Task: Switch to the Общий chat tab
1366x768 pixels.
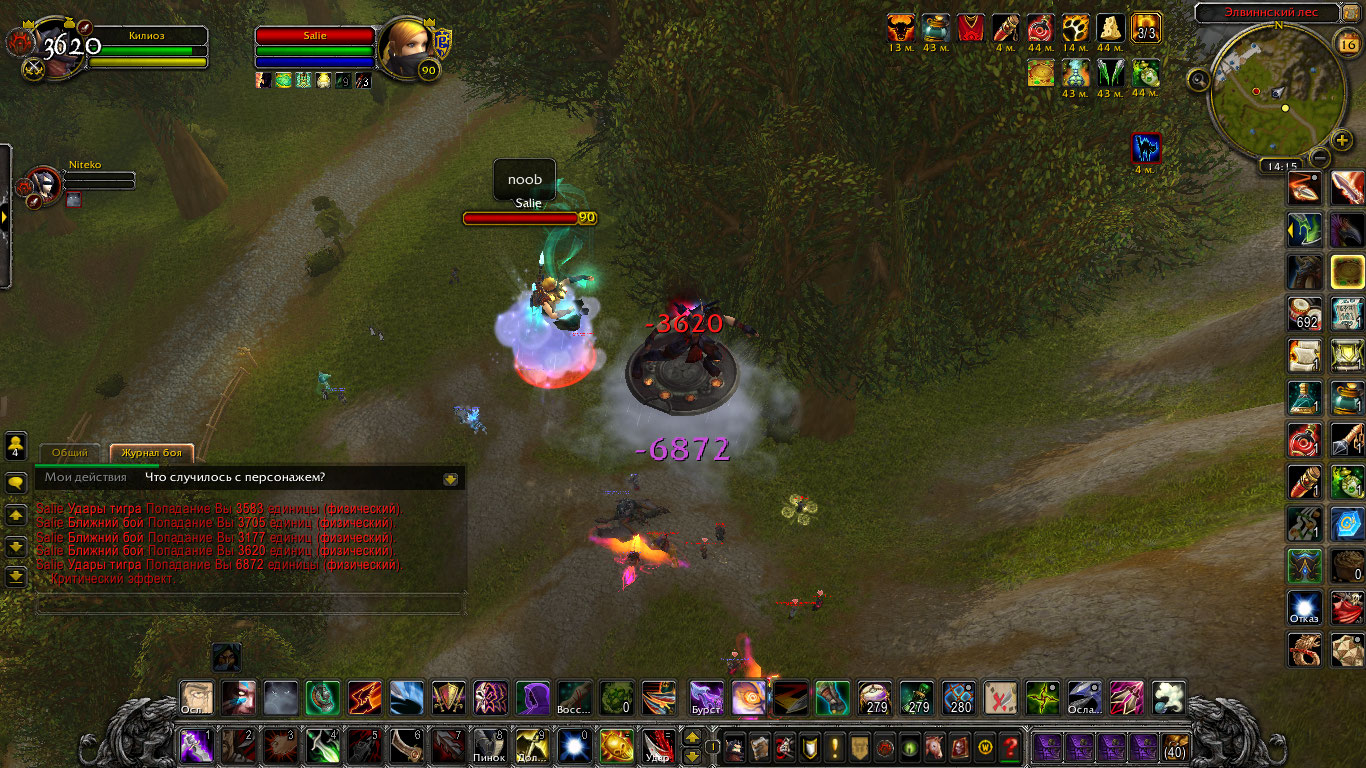Action: point(70,452)
